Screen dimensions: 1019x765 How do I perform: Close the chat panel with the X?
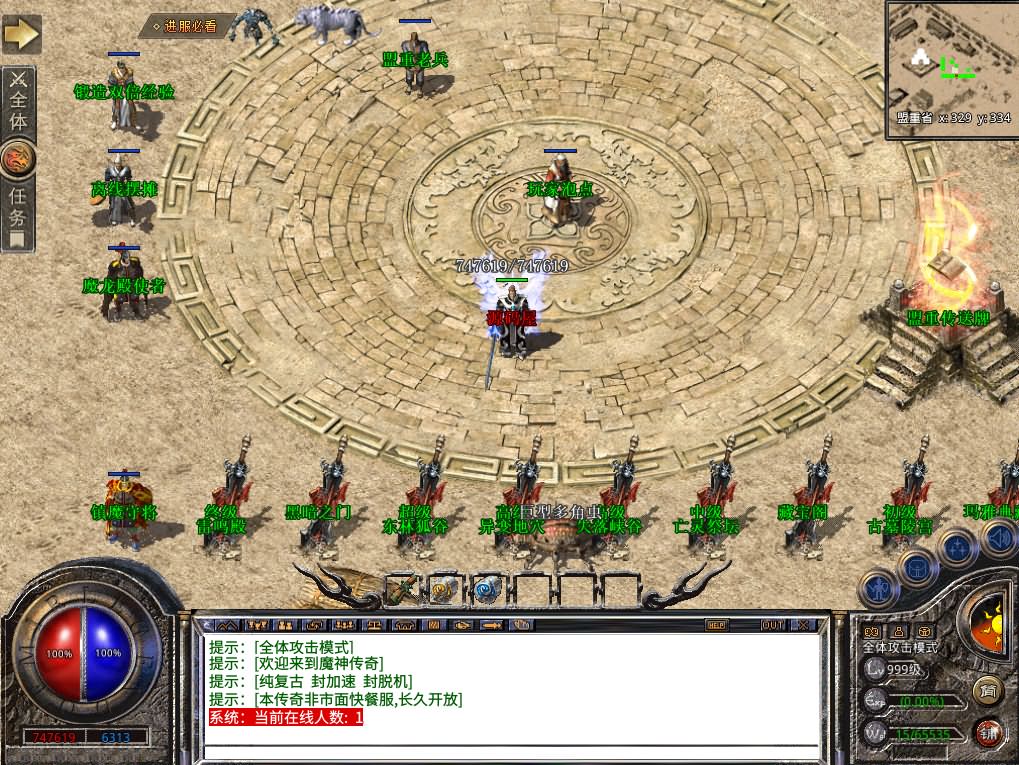point(804,625)
